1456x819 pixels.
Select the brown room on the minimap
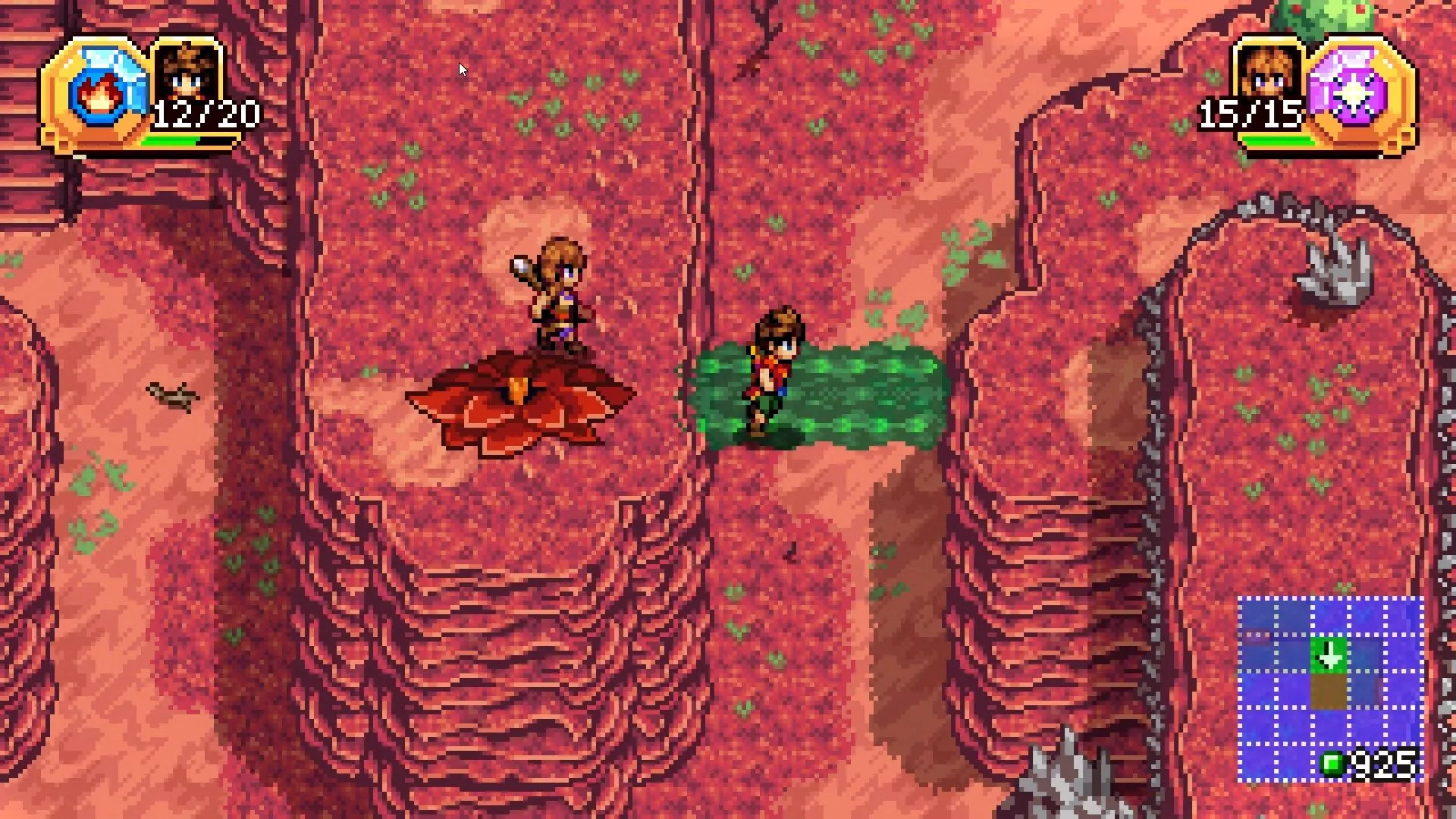1329,691
